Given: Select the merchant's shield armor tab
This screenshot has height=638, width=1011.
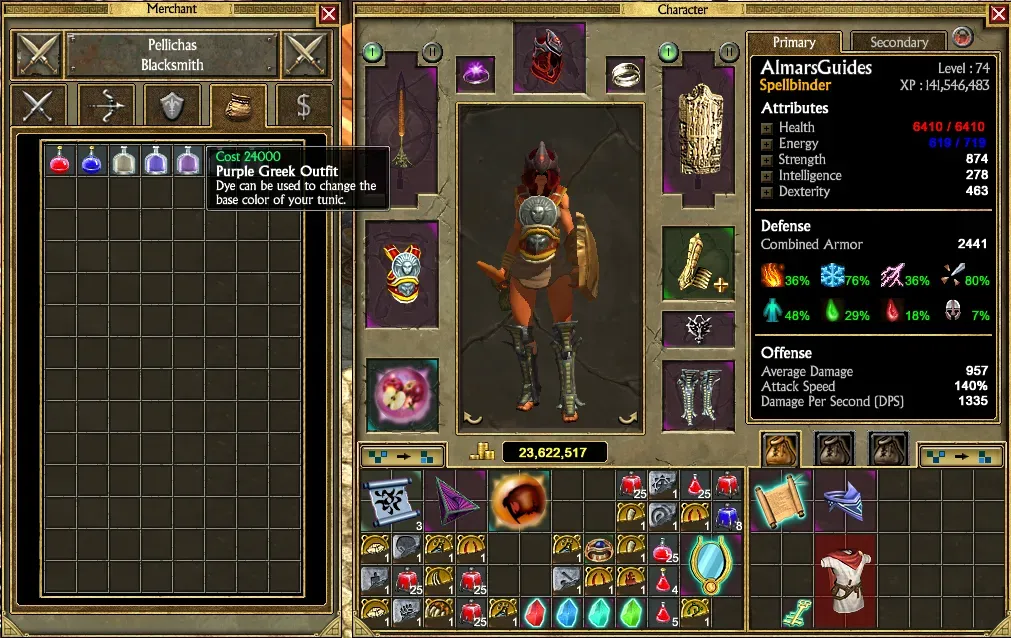Looking at the screenshot, I should coord(172,105).
